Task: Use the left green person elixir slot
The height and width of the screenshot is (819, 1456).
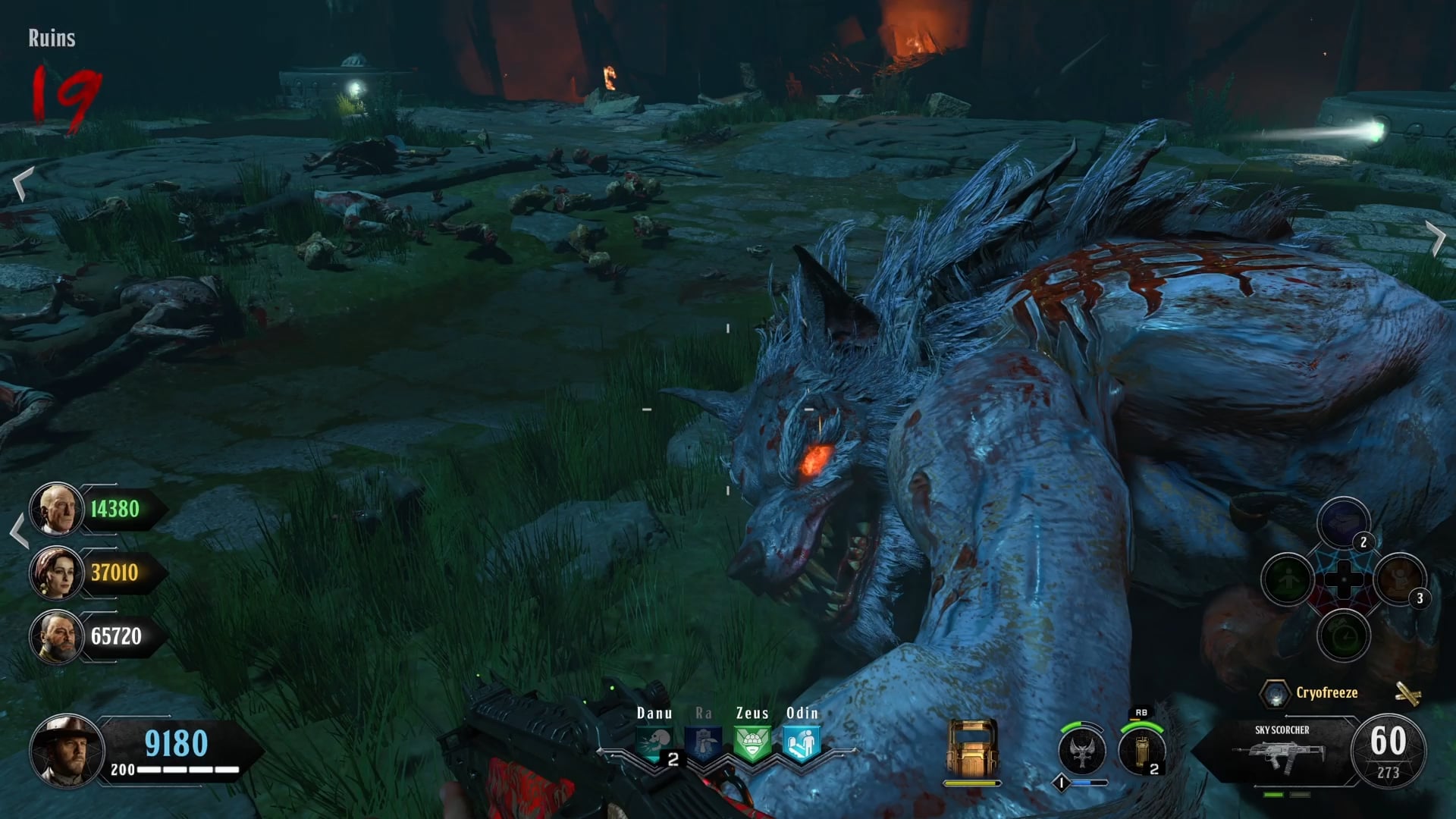Action: [1288, 580]
